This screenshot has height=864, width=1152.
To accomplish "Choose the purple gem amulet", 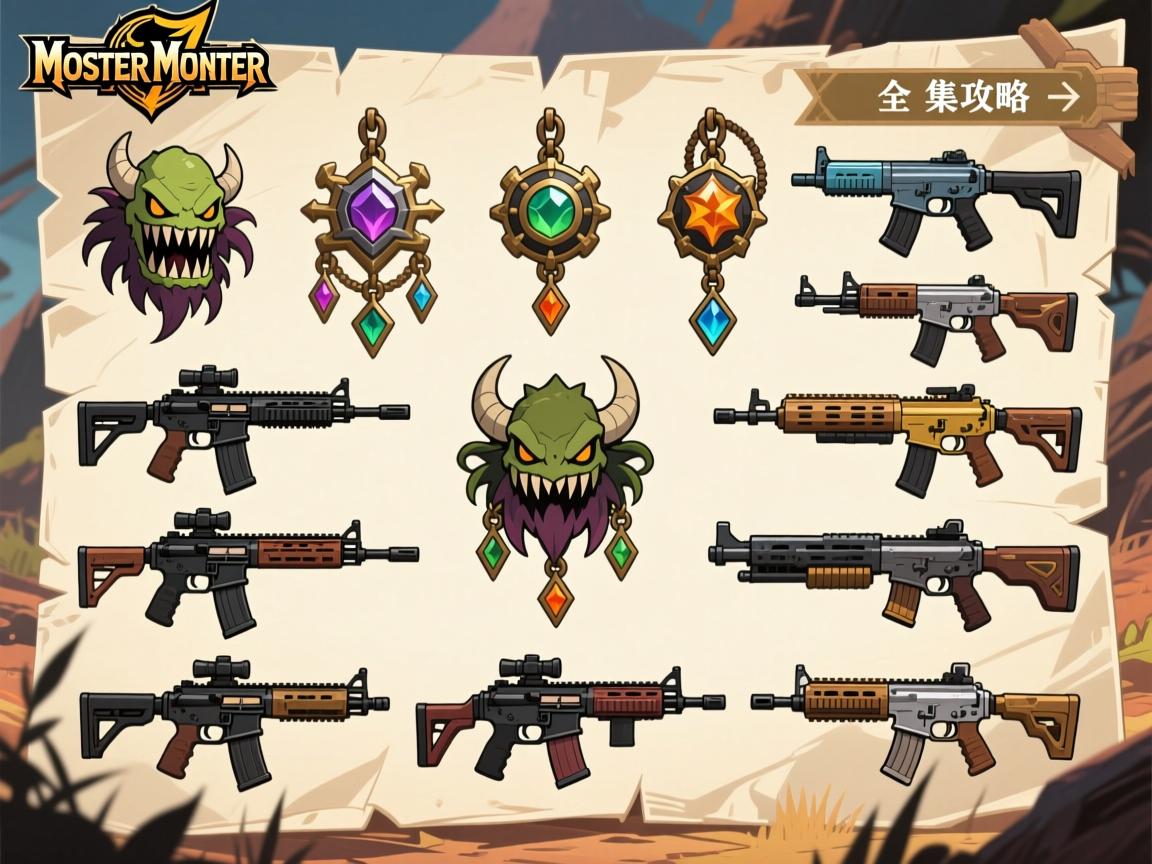I will (372, 230).
